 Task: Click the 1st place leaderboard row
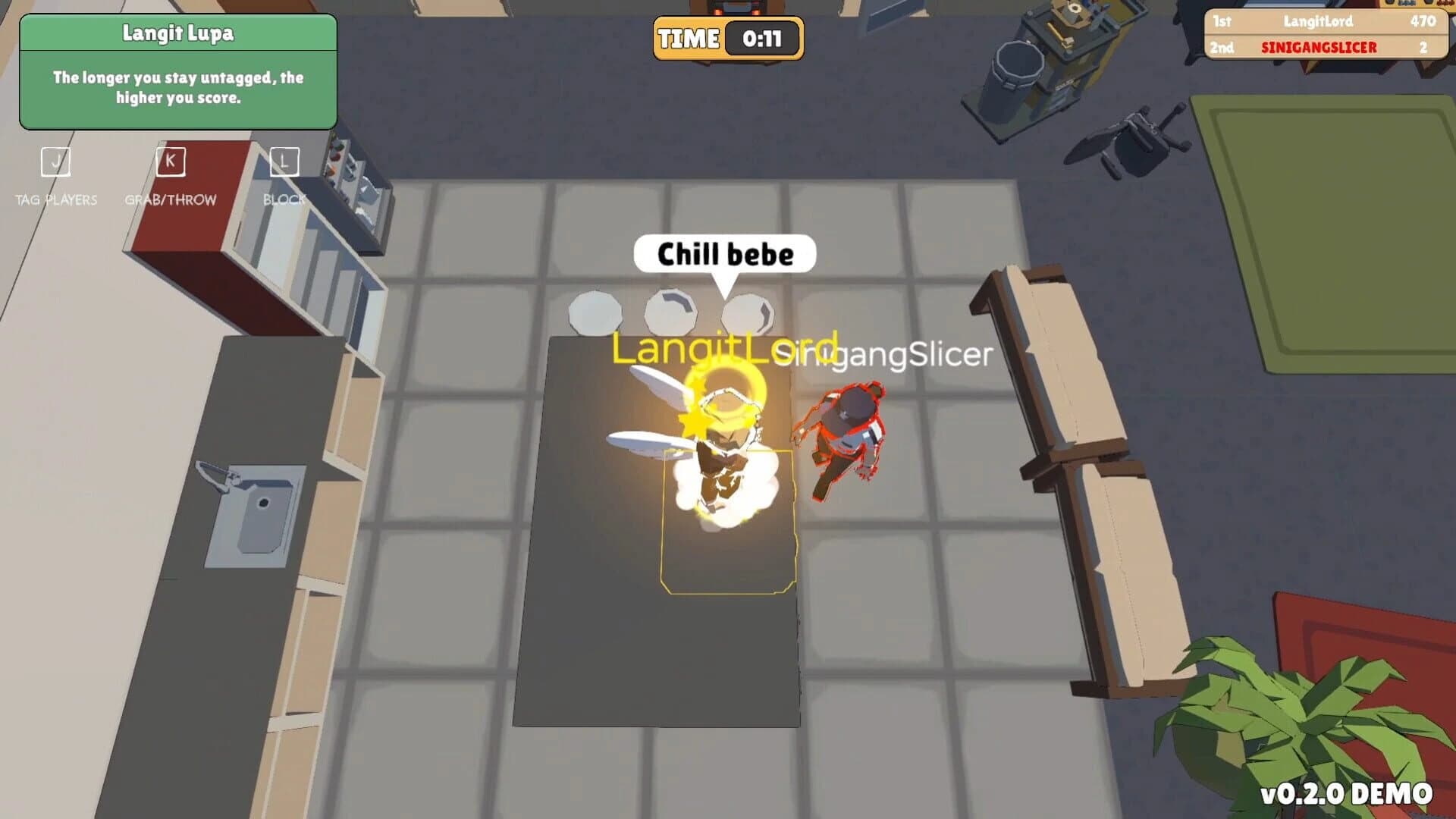1327,22
